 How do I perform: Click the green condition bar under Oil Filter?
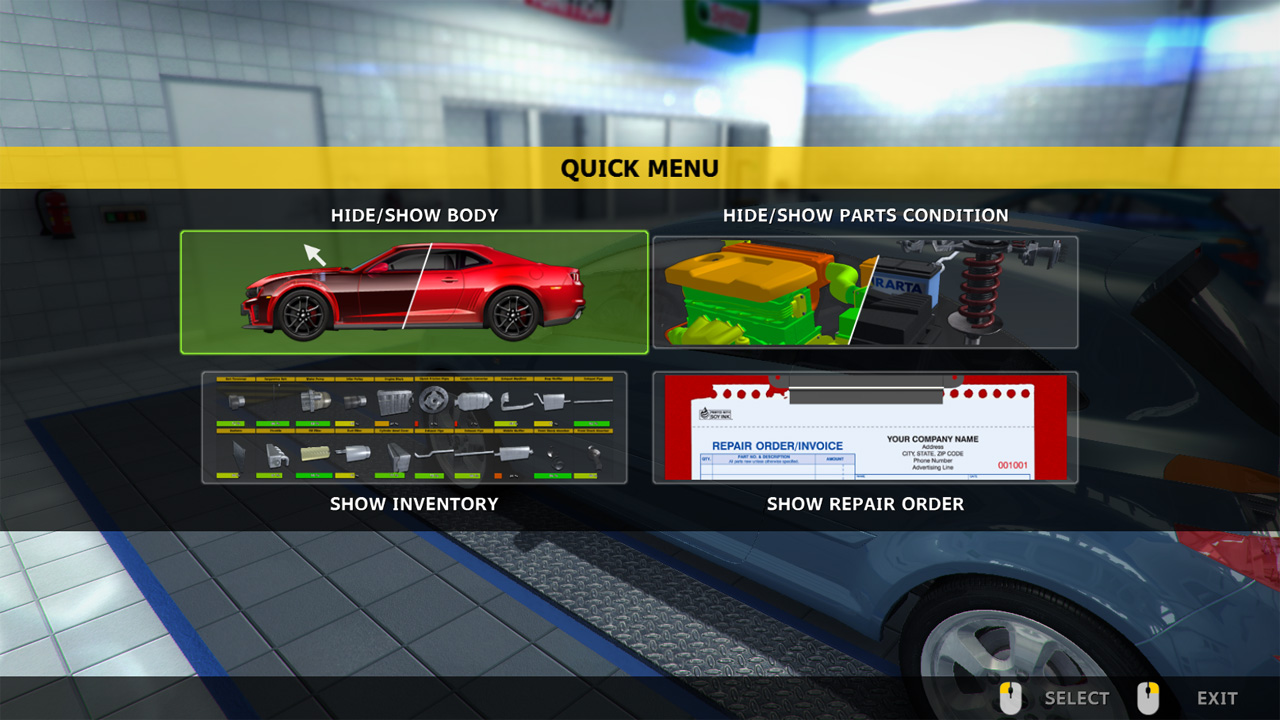316,476
